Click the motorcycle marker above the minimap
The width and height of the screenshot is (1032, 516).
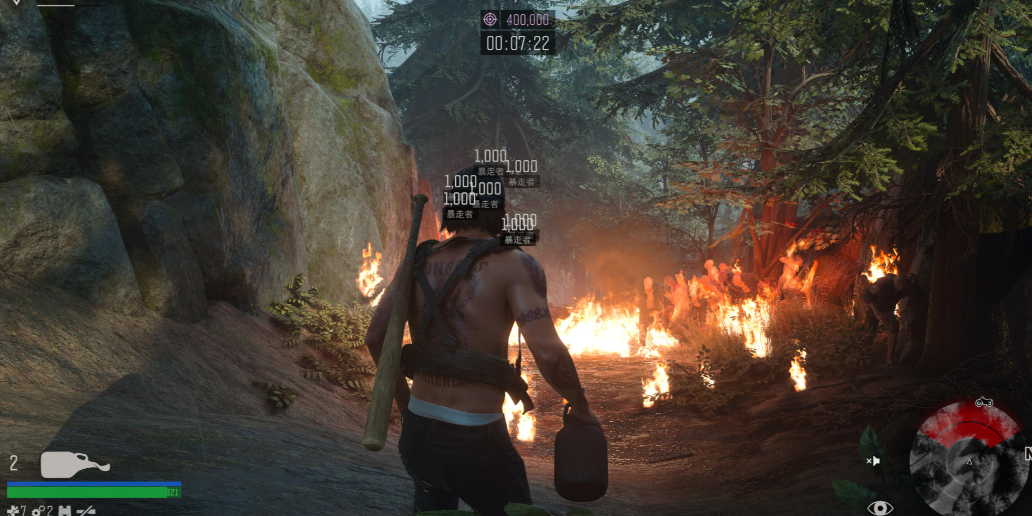point(982,402)
